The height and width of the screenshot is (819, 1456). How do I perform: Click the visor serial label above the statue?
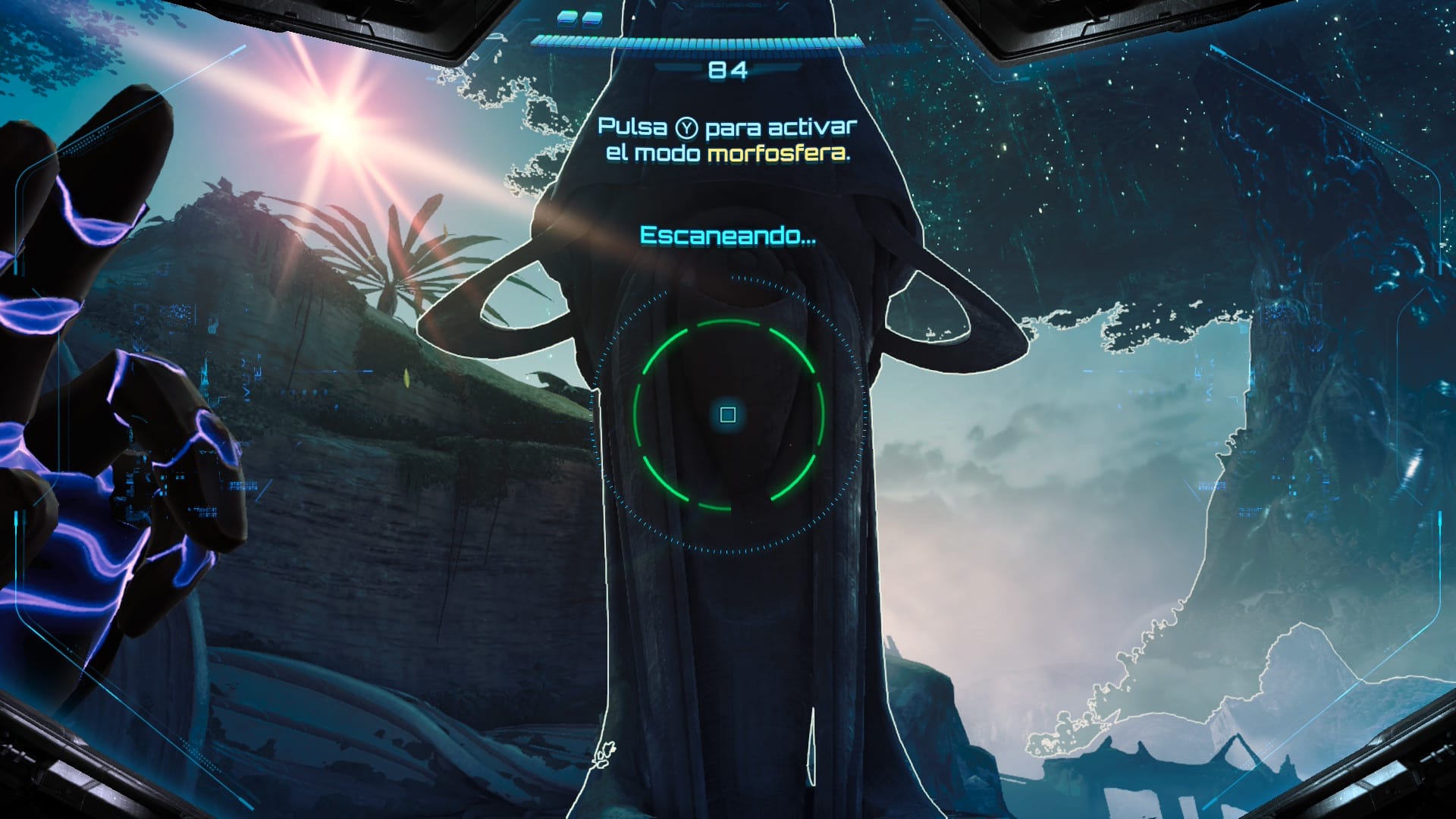tap(728, 6)
